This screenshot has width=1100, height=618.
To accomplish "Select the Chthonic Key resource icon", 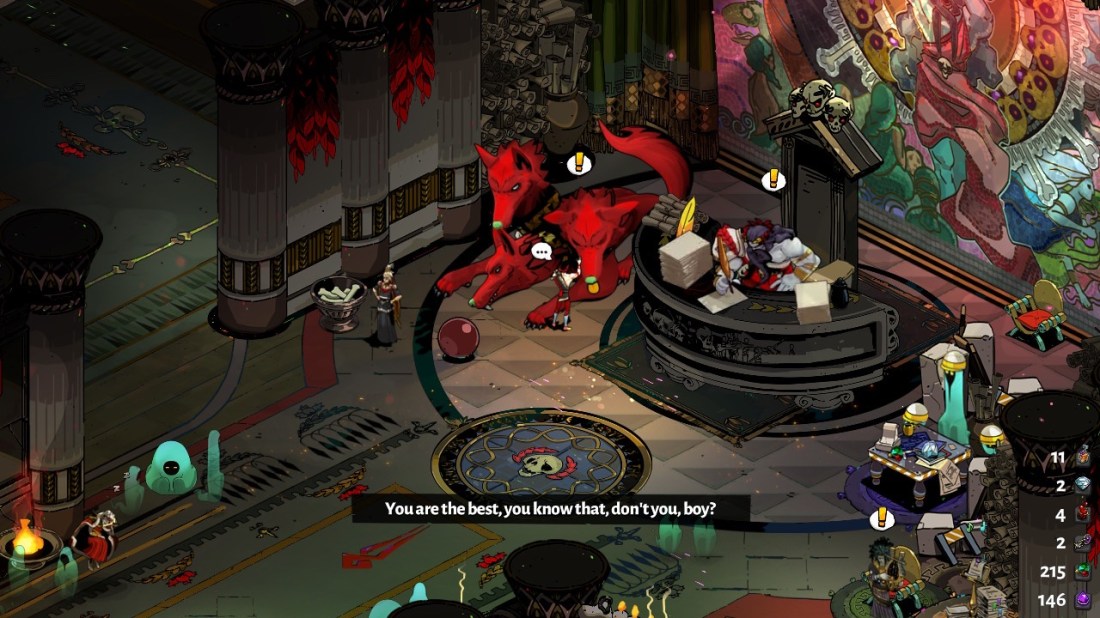I will [x=1085, y=544].
